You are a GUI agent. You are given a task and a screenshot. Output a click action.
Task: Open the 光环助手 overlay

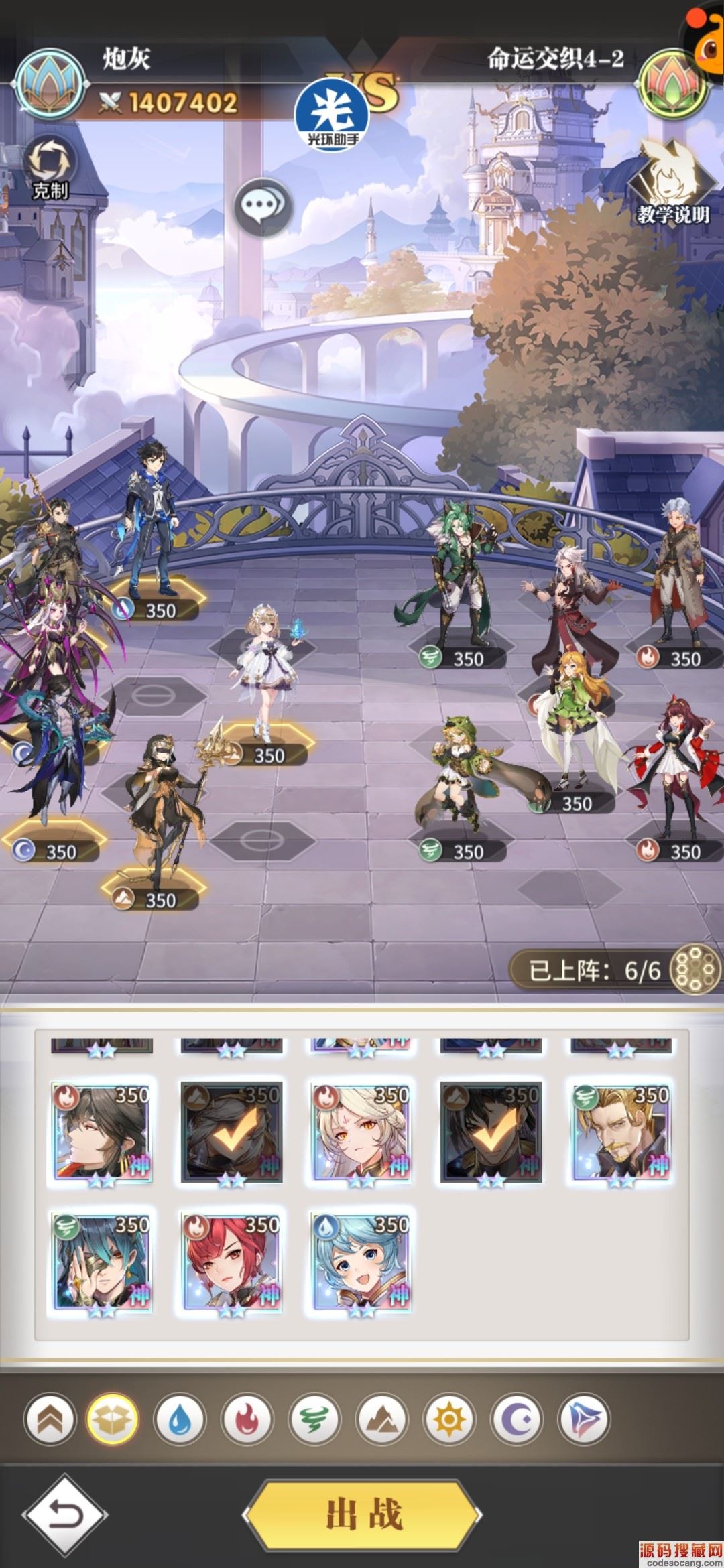[333, 116]
